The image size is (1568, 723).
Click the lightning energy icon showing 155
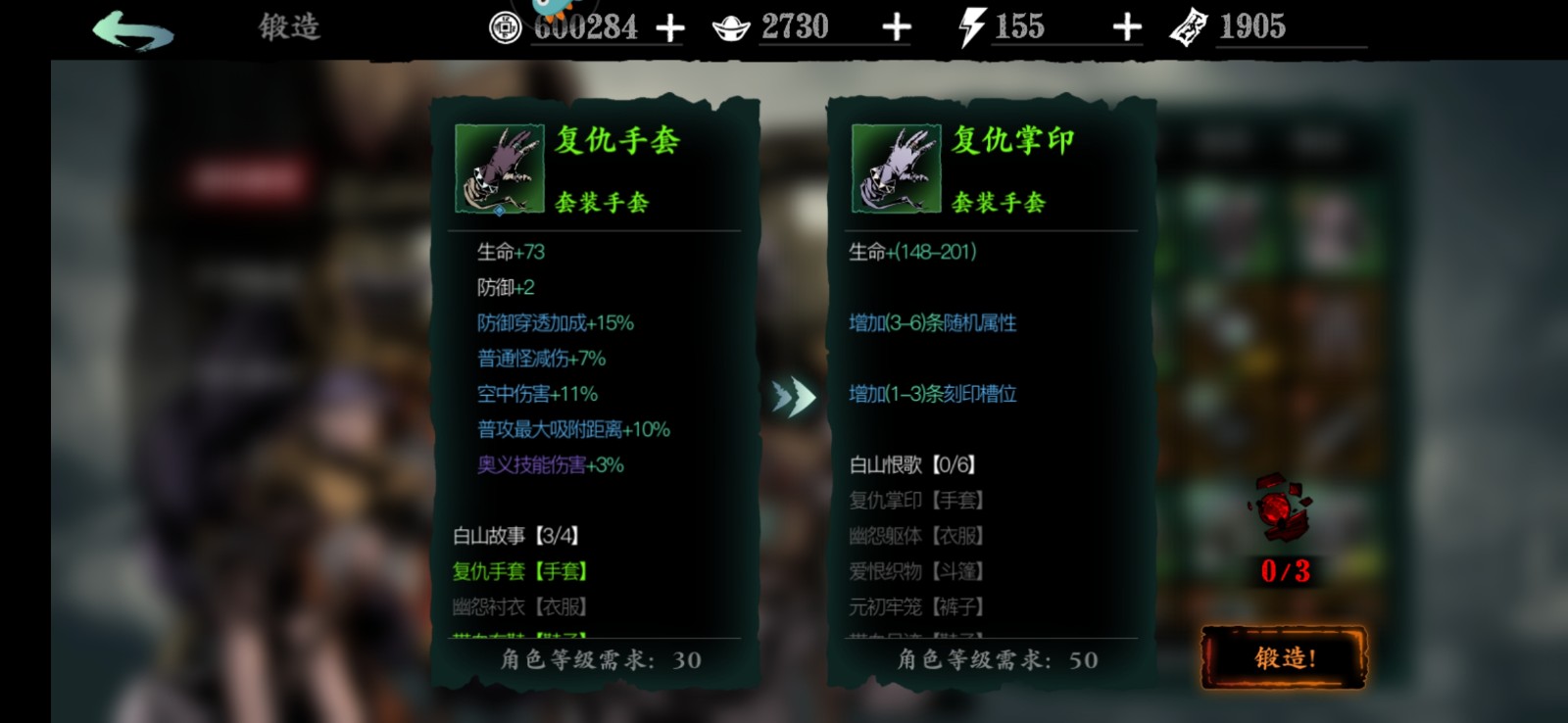pyautogui.click(x=969, y=26)
